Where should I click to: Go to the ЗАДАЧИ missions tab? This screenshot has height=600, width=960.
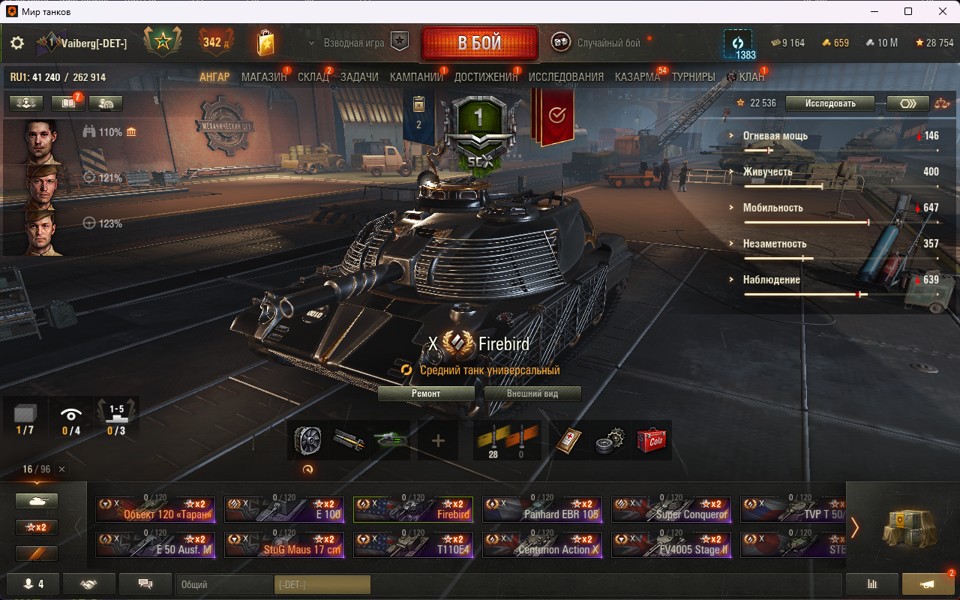click(359, 77)
